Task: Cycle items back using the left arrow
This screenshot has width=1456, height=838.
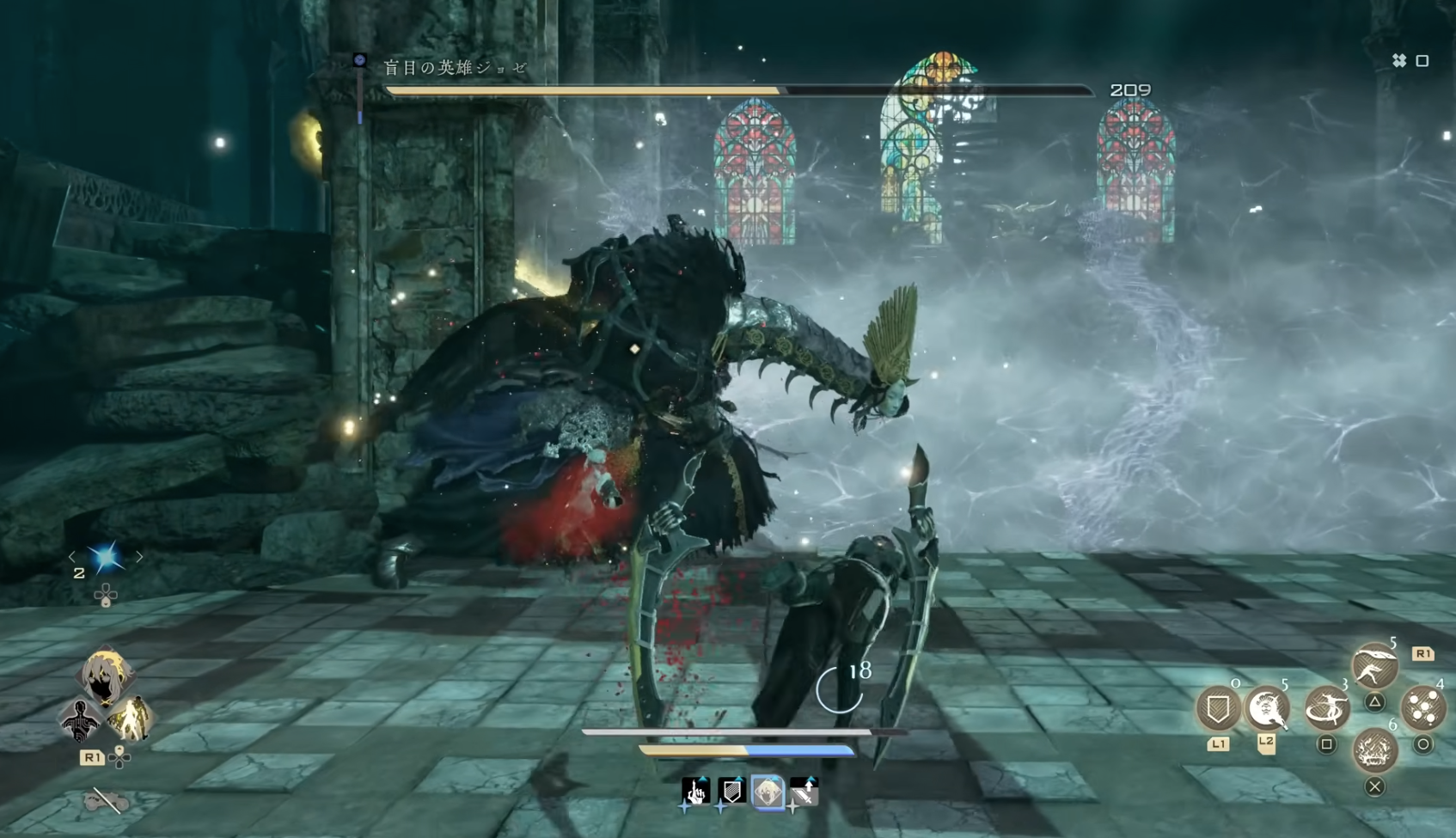Action: coord(72,556)
